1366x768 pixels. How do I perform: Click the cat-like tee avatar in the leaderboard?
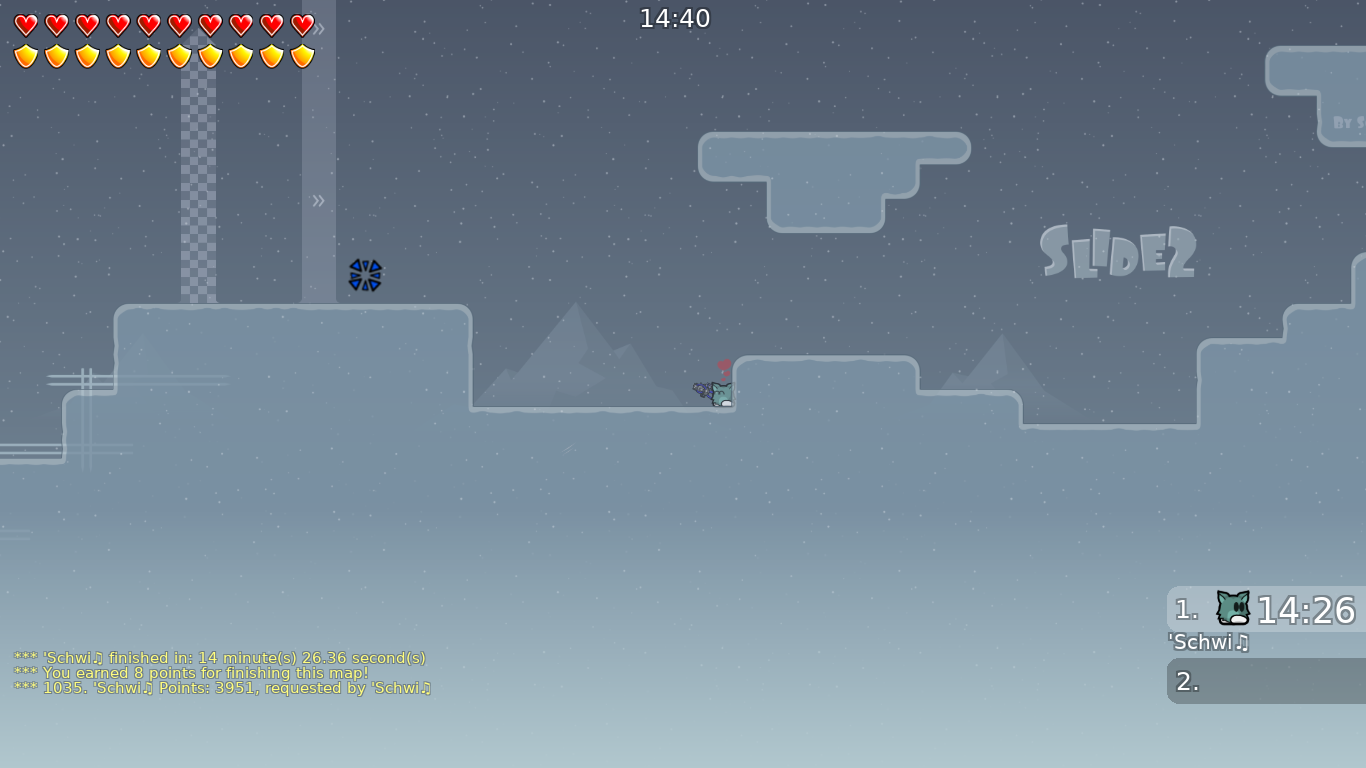(x=1231, y=607)
